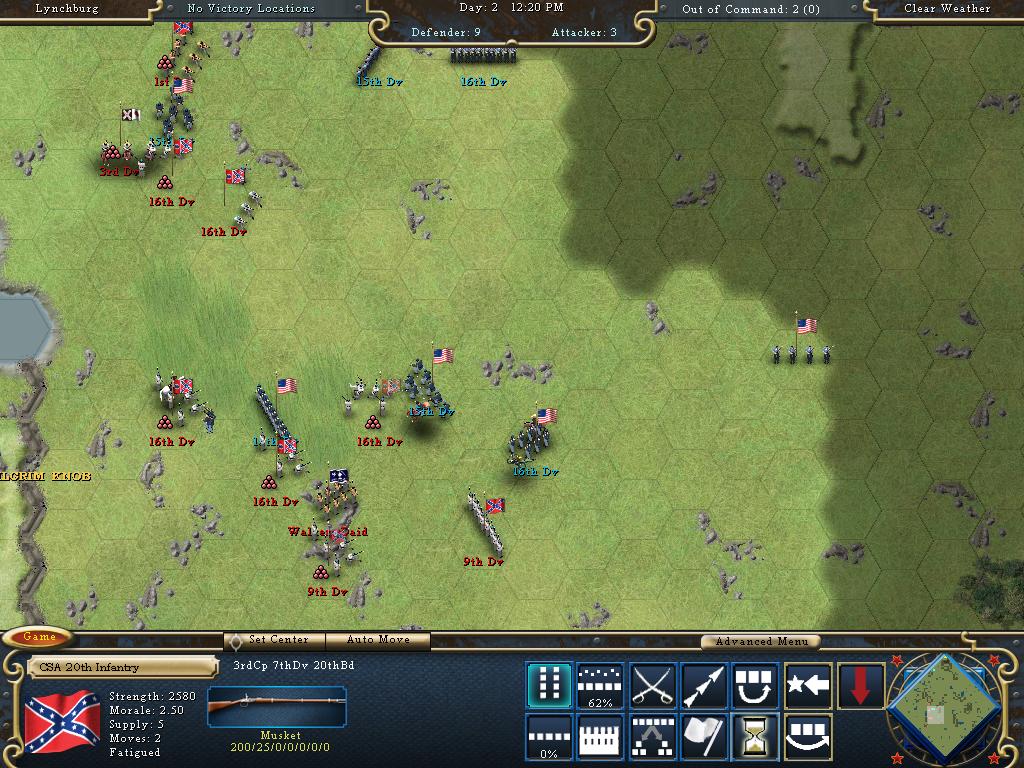This screenshot has height=768, width=1024.
Task: Open the Advanced Menu
Action: tap(760, 641)
